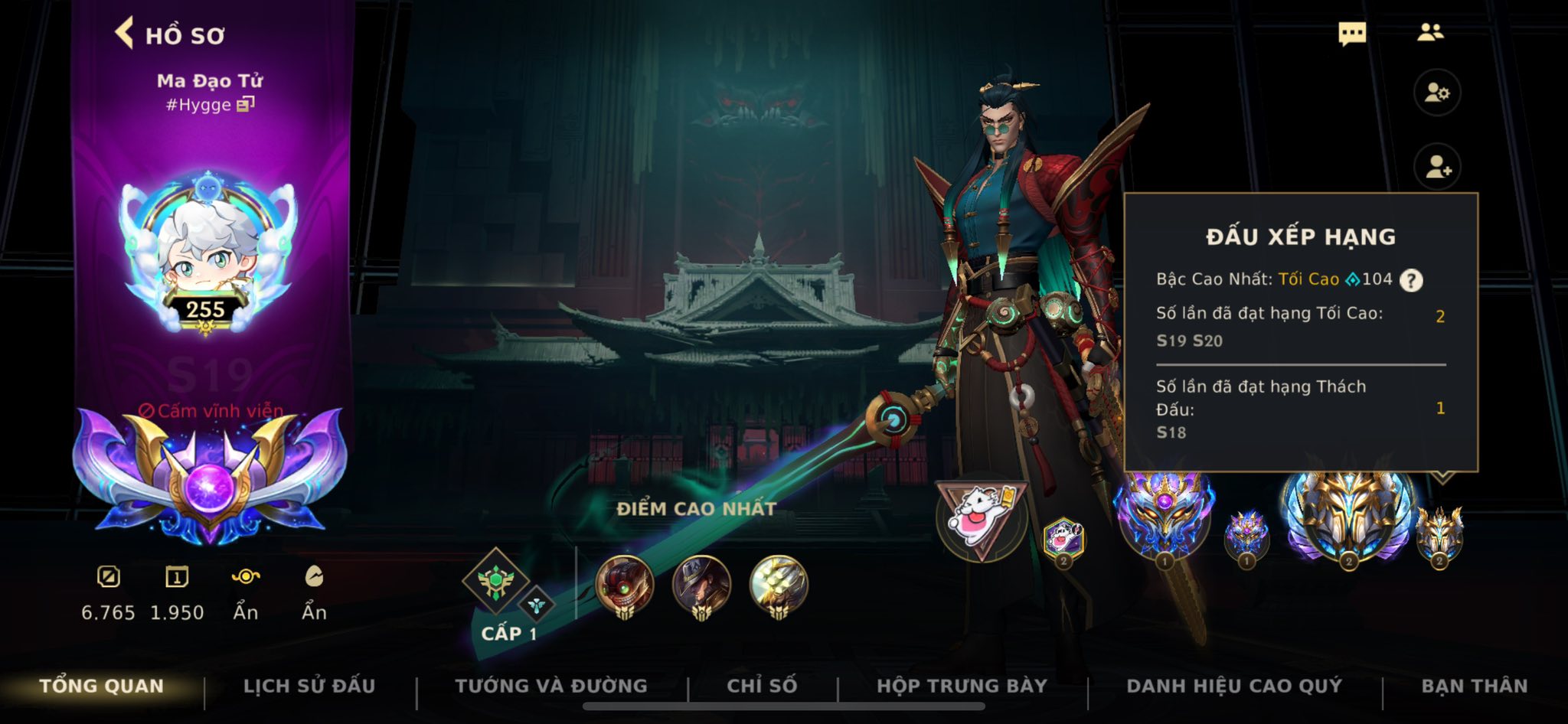
Task: Select the Ziggs mastery champion icon
Action: [625, 586]
